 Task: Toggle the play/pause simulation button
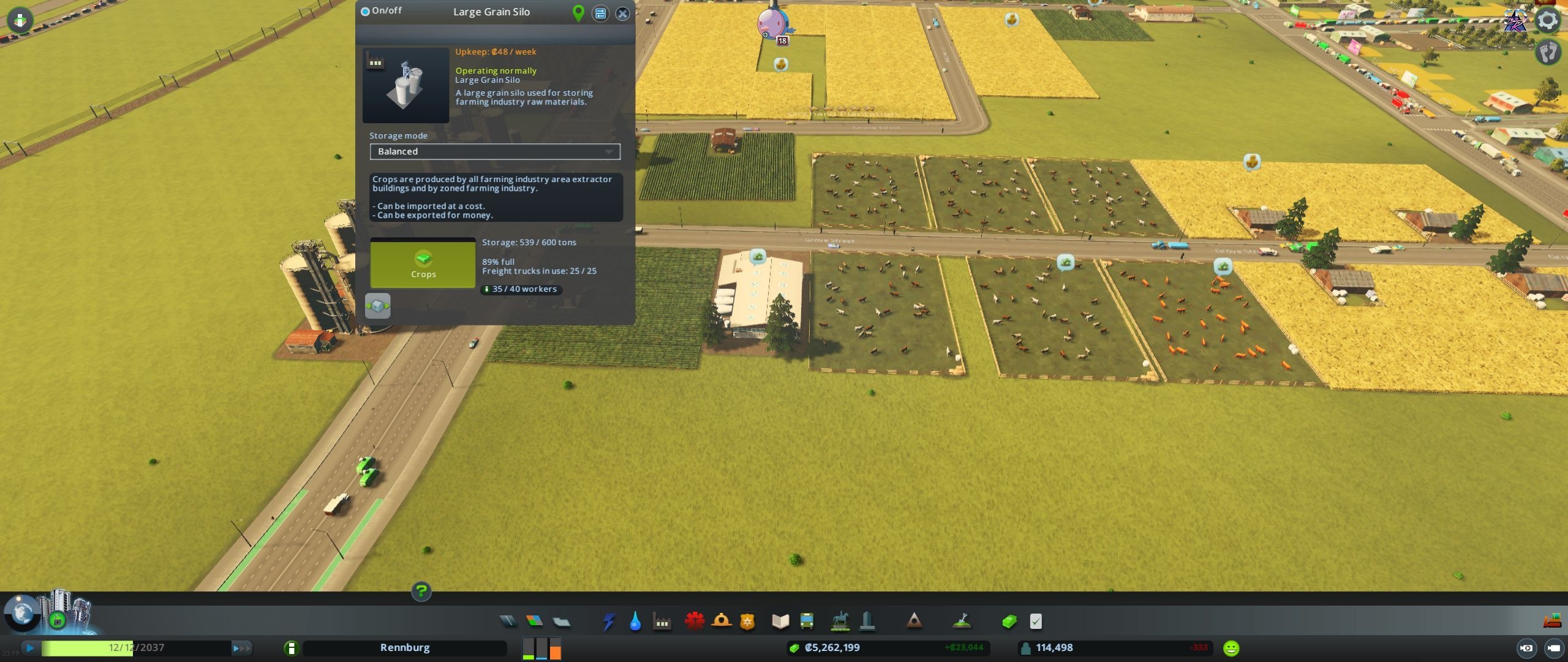tap(29, 648)
